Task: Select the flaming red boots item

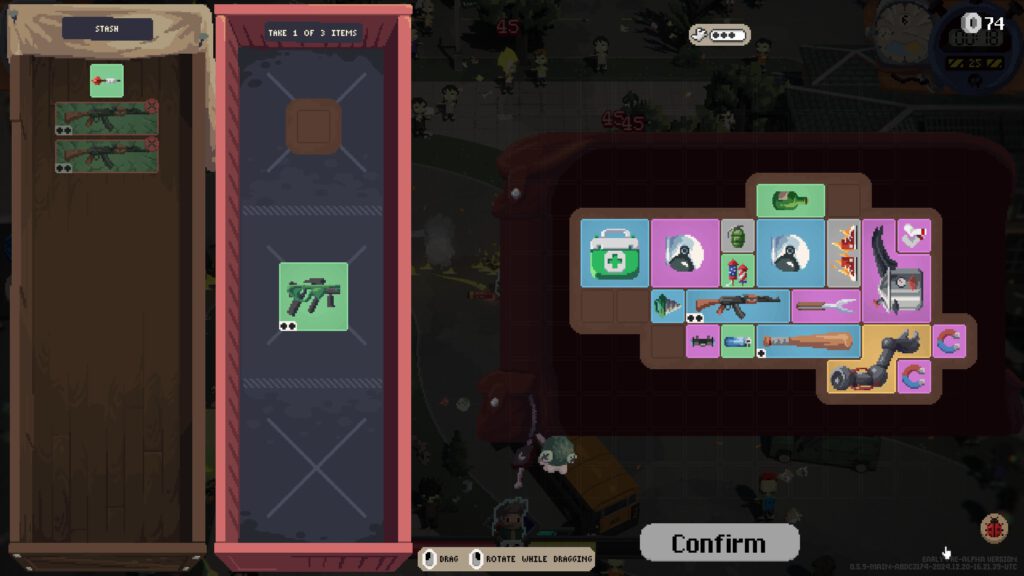Action: tap(844, 253)
